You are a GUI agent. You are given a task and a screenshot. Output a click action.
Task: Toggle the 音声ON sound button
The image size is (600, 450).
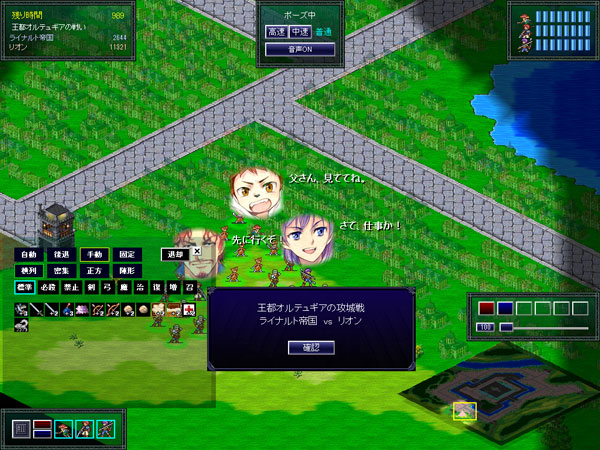click(299, 49)
